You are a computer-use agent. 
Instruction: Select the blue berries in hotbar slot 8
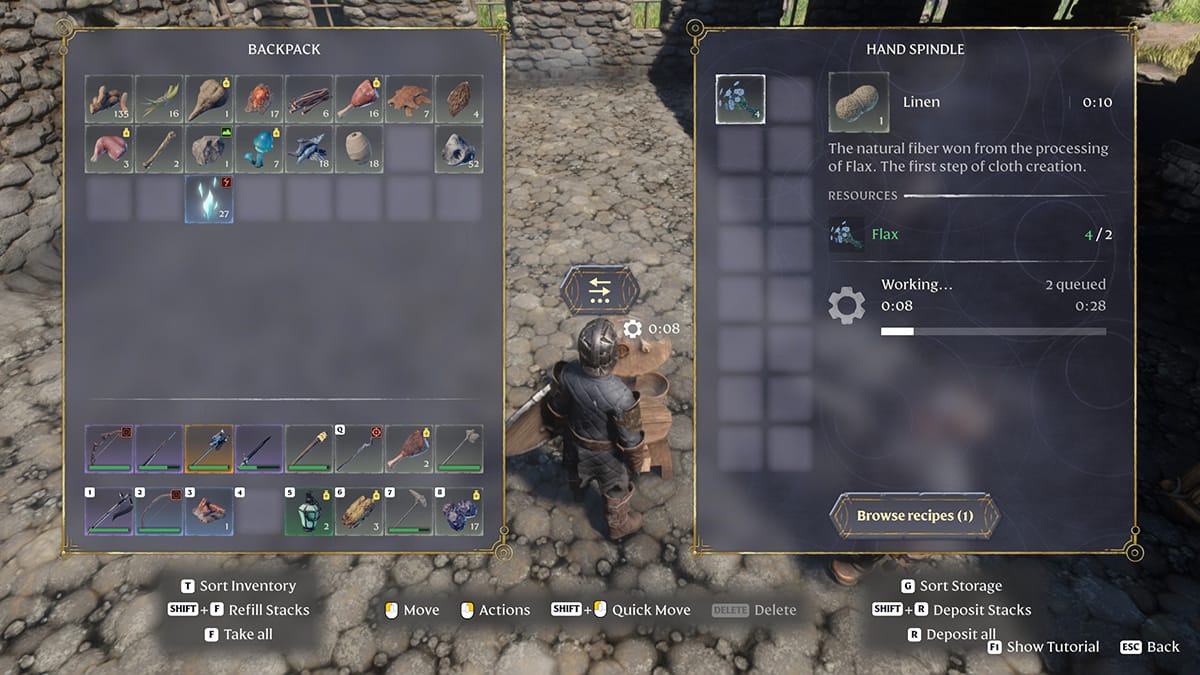click(460, 511)
